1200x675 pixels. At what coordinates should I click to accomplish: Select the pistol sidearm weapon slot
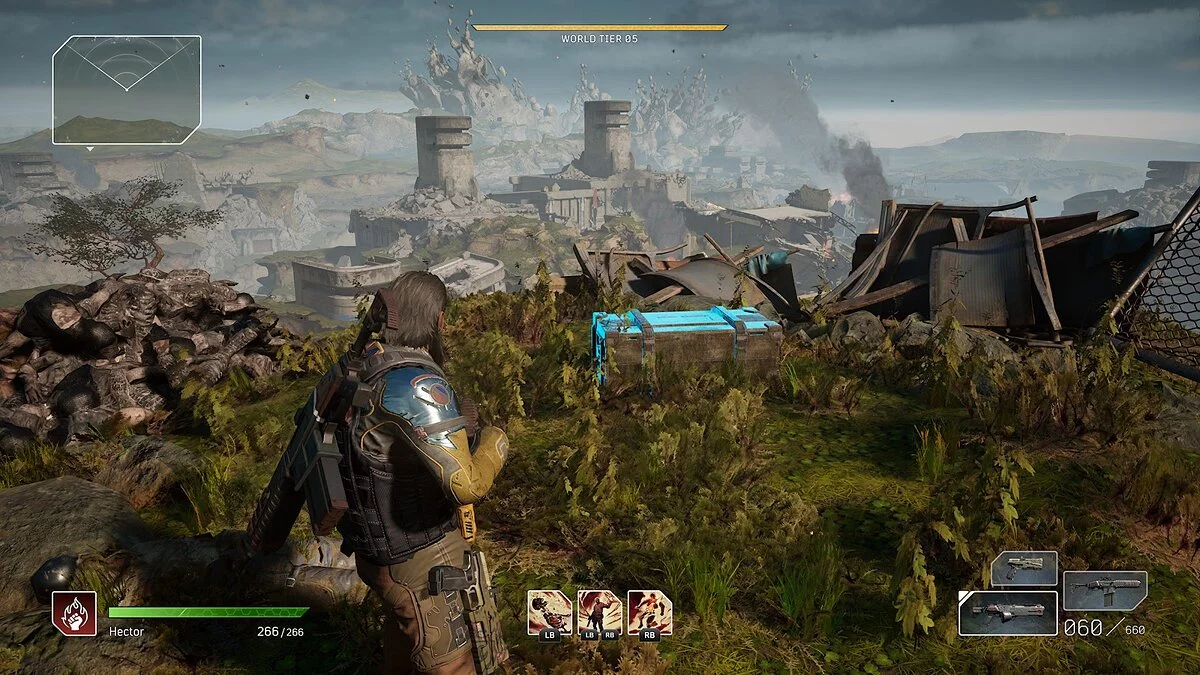click(1024, 568)
